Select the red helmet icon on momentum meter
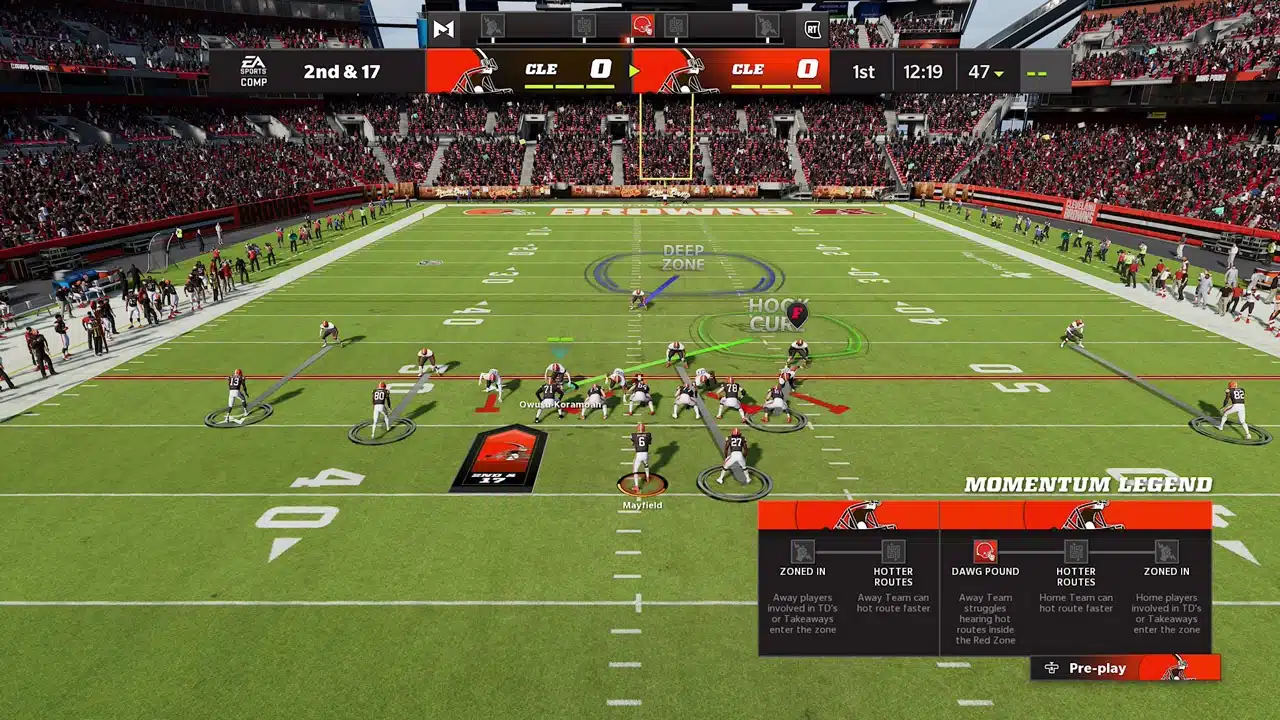The height and width of the screenshot is (720, 1280). [x=643, y=26]
